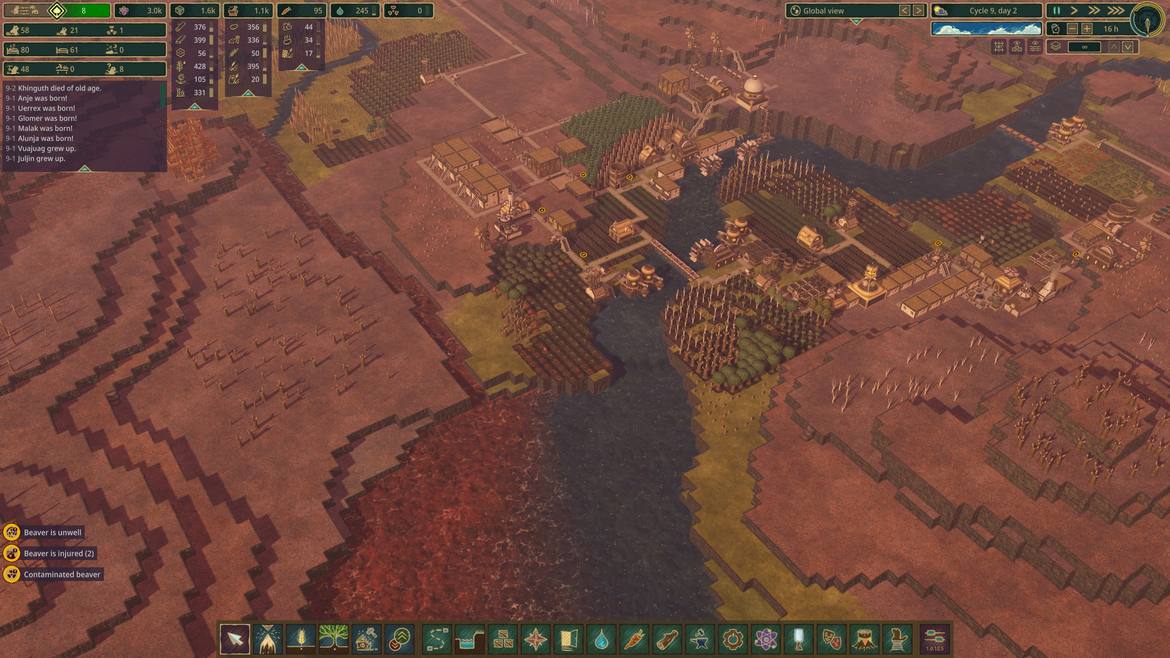Viewport: 1170px width, 658px height.
Task: Open the gear power buildings category
Action: pos(733,638)
